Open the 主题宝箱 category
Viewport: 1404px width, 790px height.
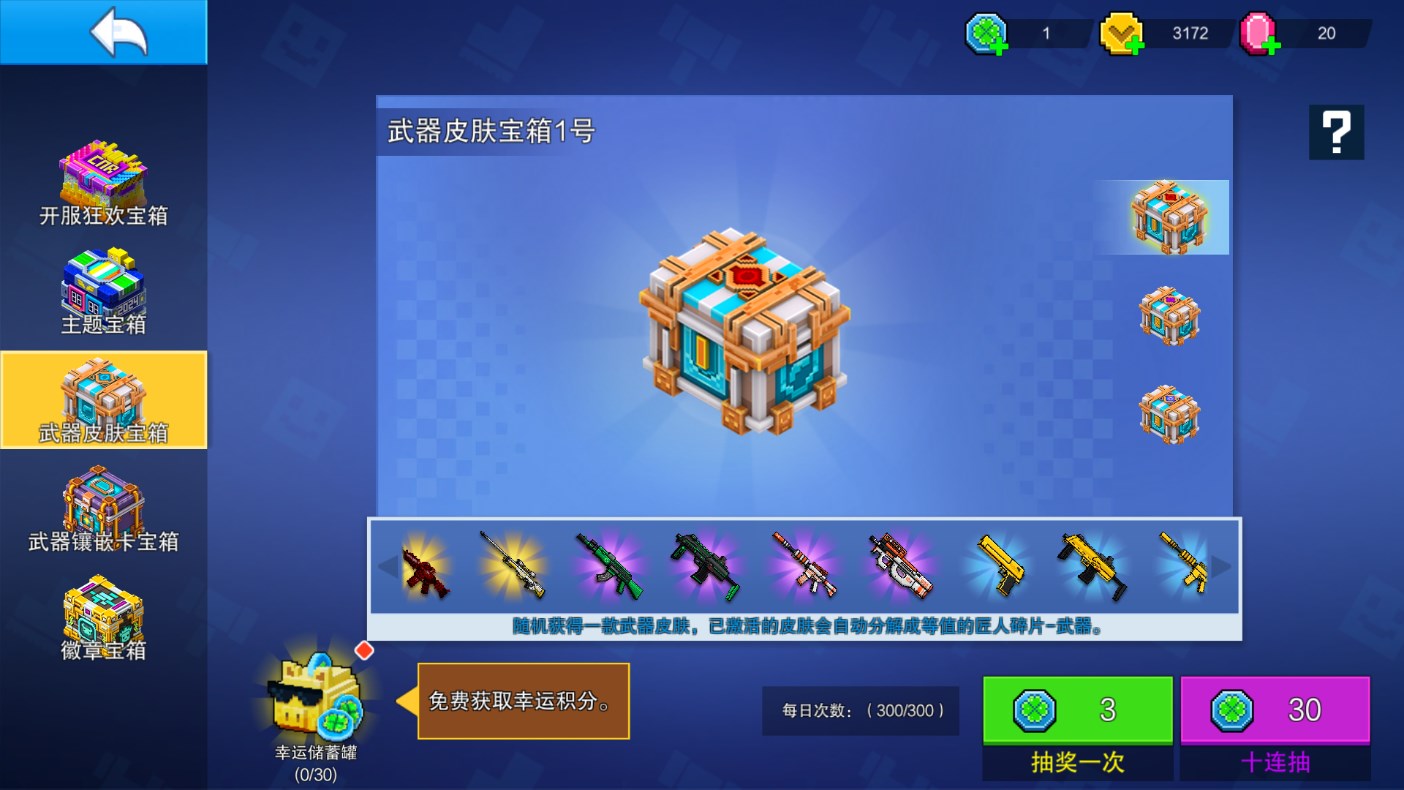[x=104, y=293]
